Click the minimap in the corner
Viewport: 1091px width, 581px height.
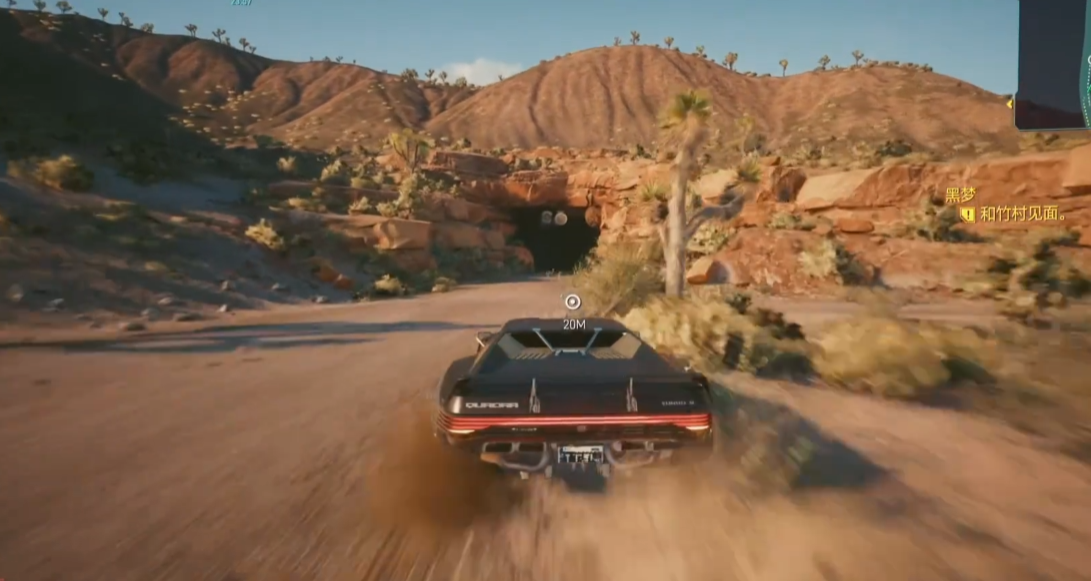1054,64
